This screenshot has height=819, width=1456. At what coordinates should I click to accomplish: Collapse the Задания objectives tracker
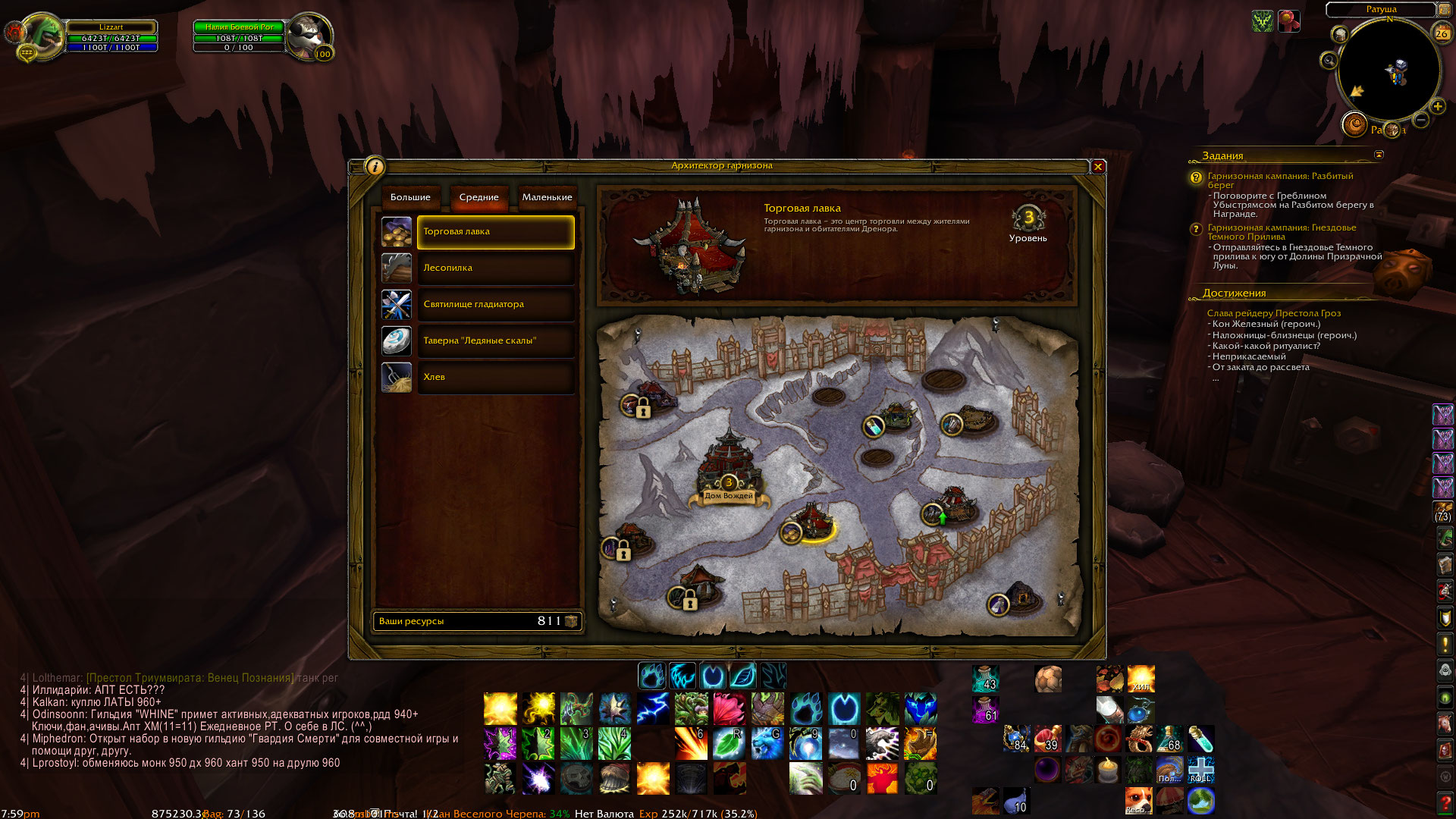click(1379, 155)
